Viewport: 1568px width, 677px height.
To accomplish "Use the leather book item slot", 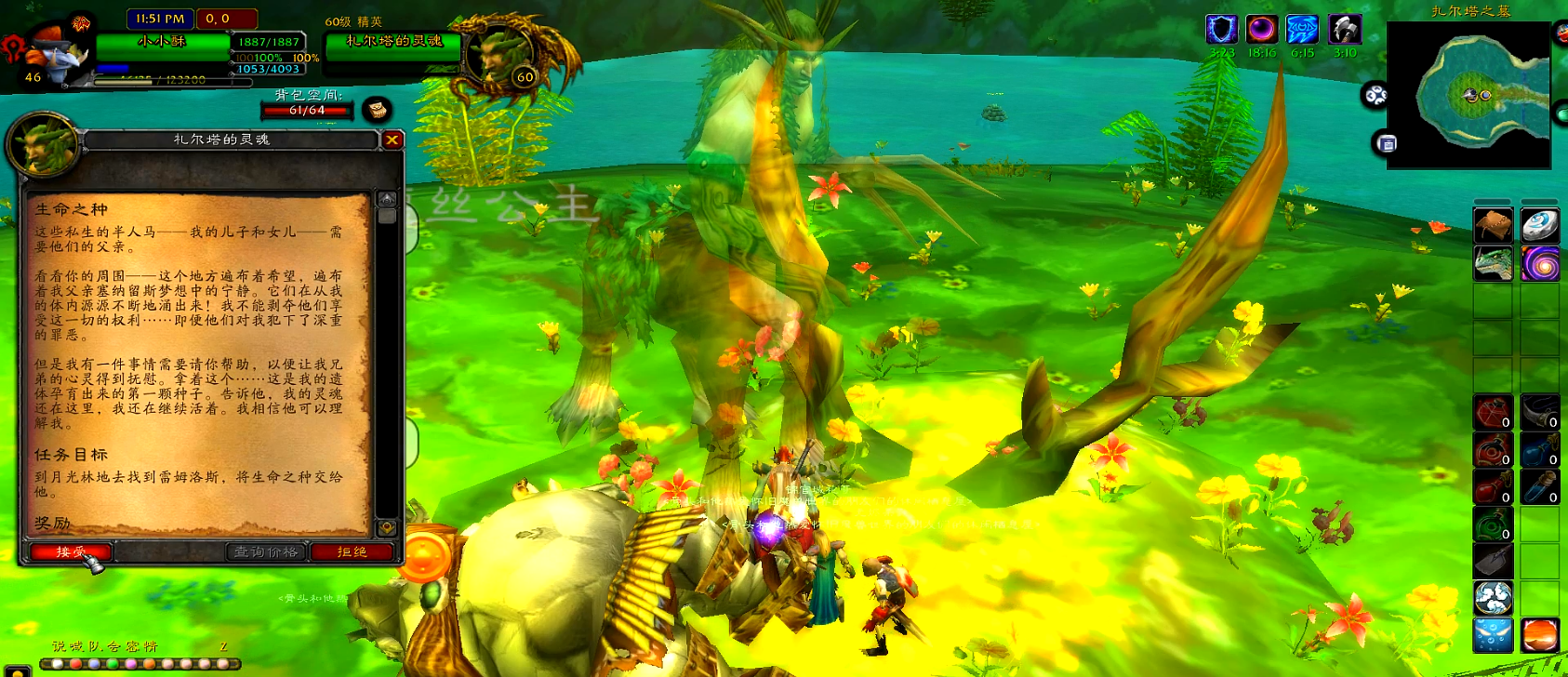I will 1493,225.
